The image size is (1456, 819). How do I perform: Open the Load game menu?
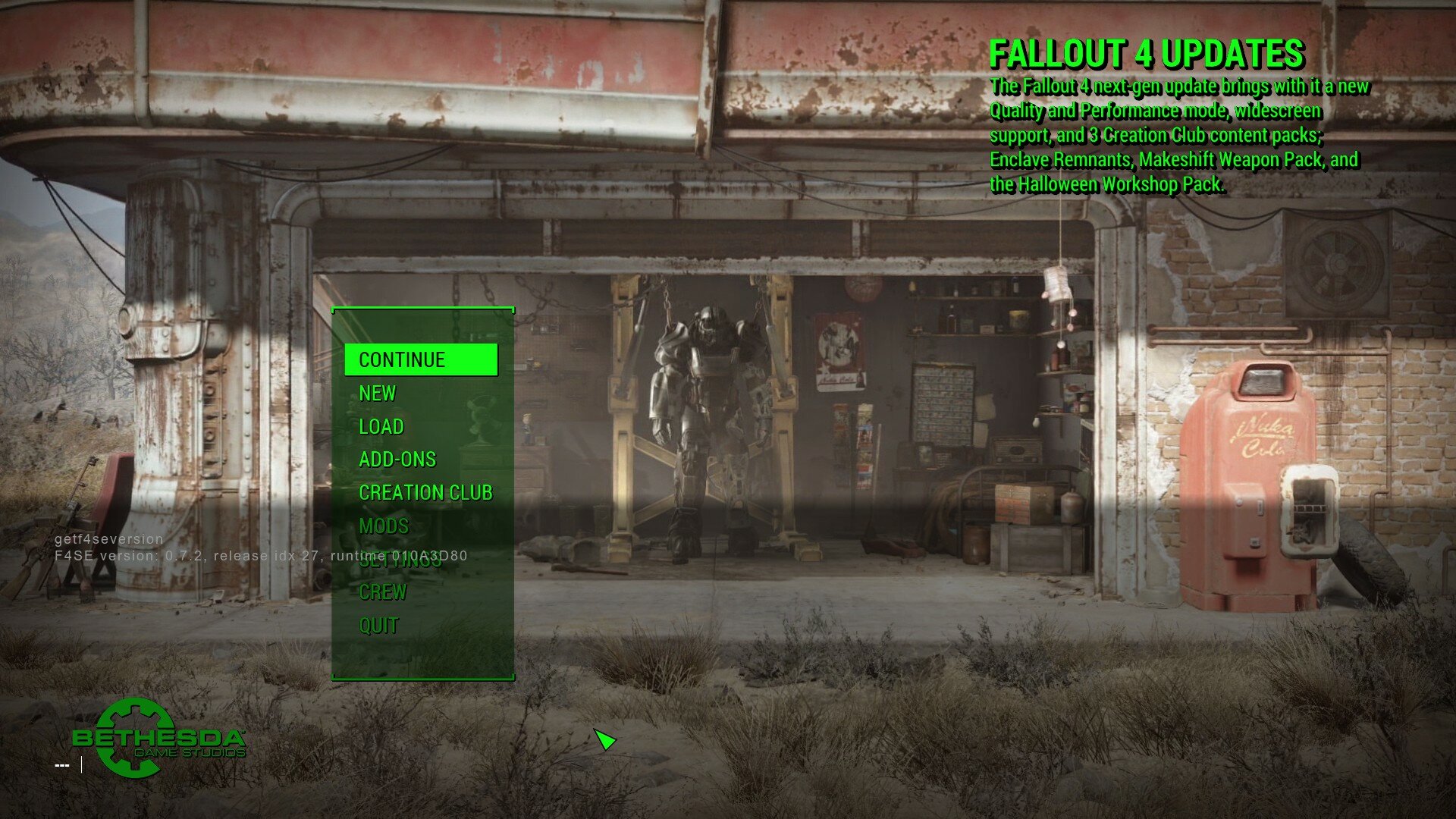[x=381, y=426]
